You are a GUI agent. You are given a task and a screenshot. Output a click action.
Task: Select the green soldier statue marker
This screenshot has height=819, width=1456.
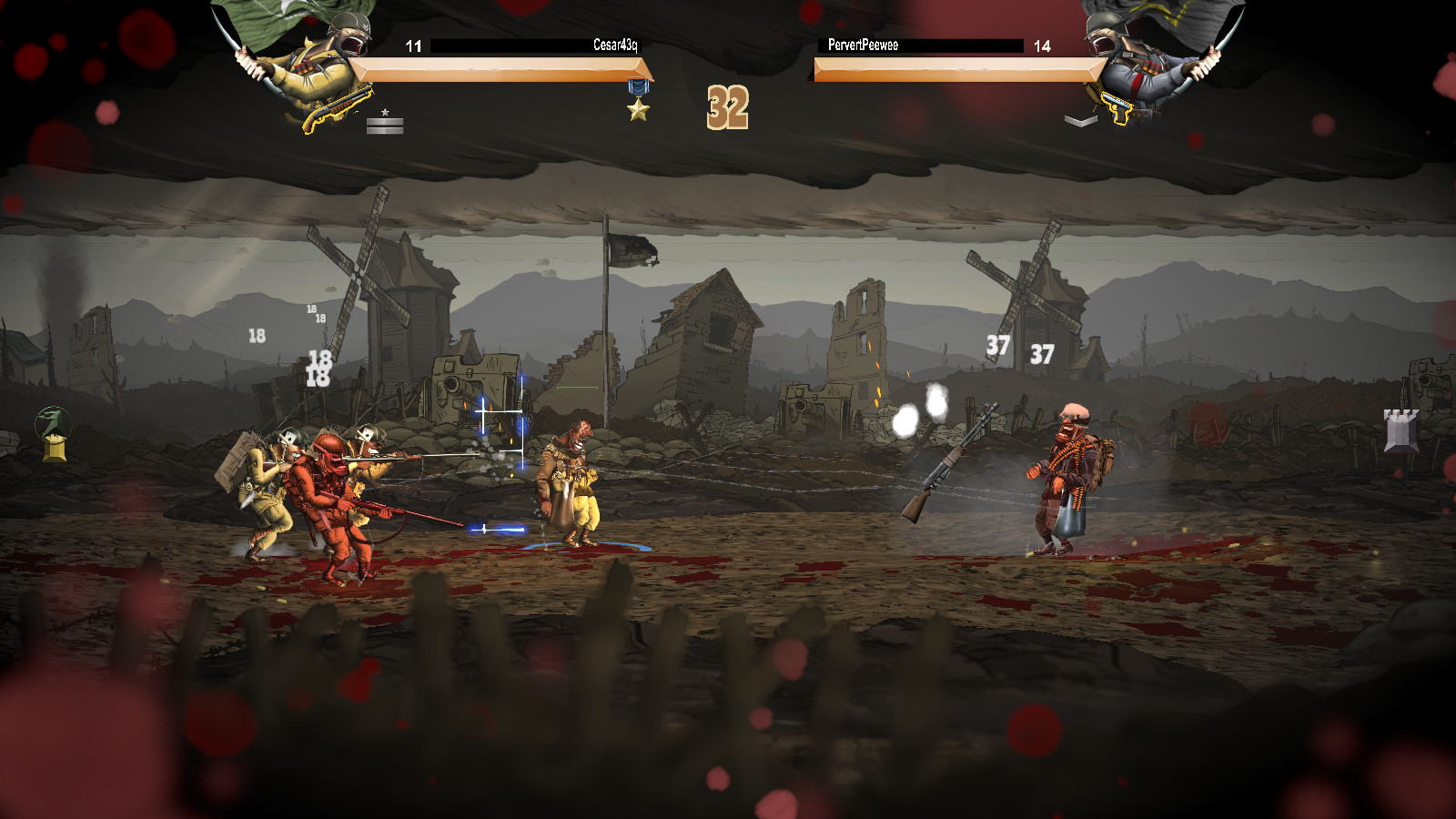point(54,433)
